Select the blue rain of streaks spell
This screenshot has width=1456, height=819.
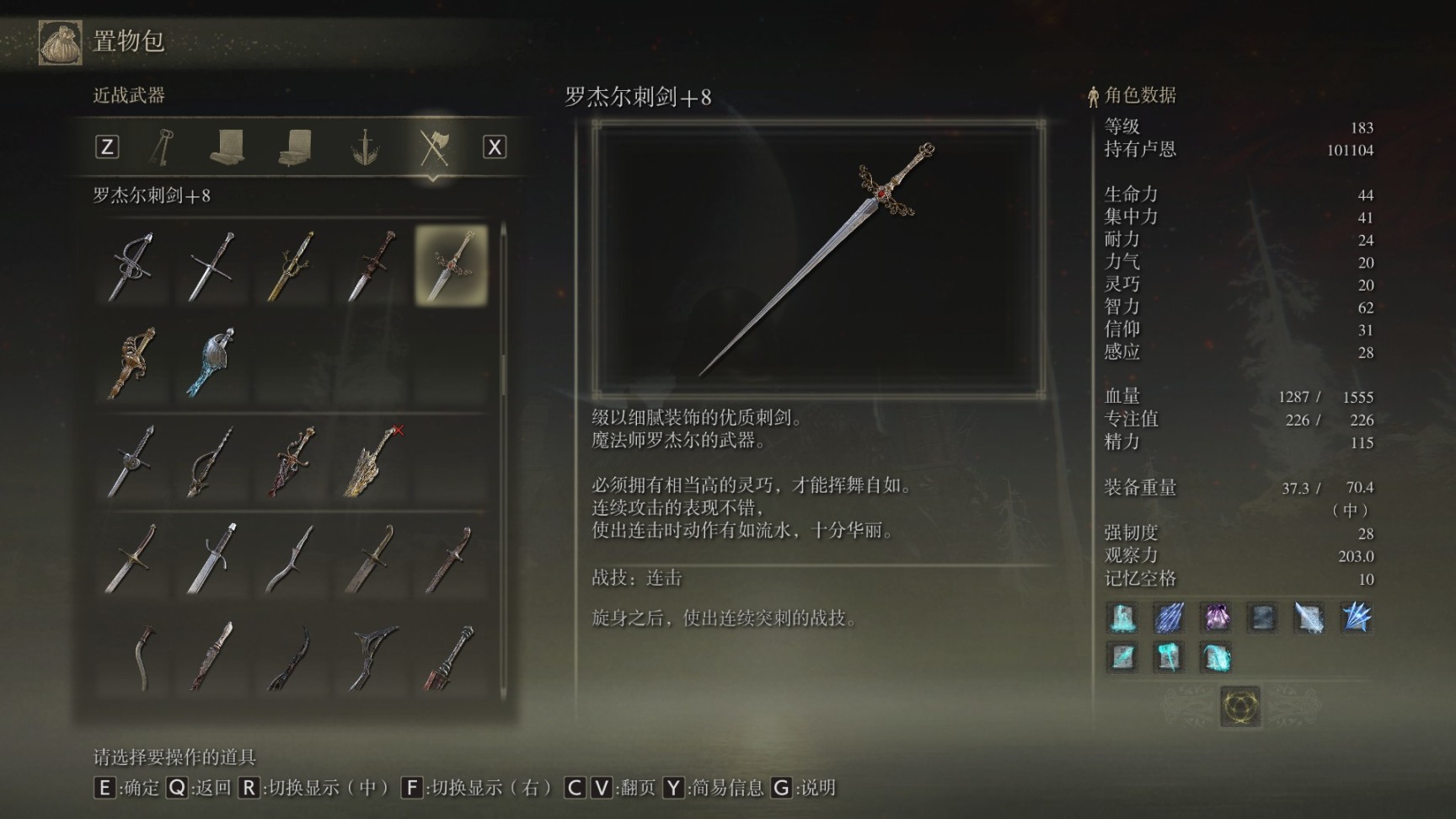point(1169,618)
